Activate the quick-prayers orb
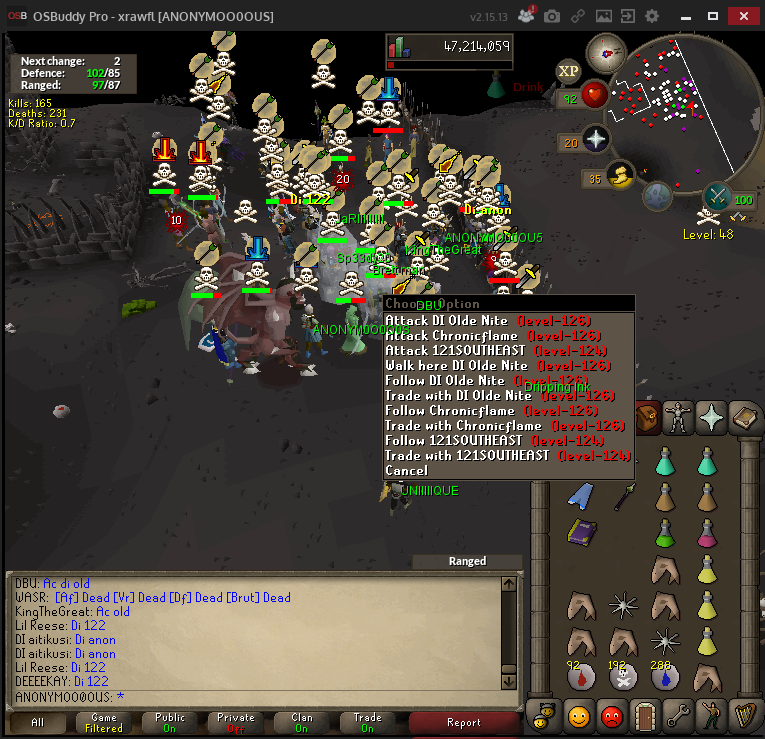Image resolution: width=765 pixels, height=739 pixels. point(597,140)
